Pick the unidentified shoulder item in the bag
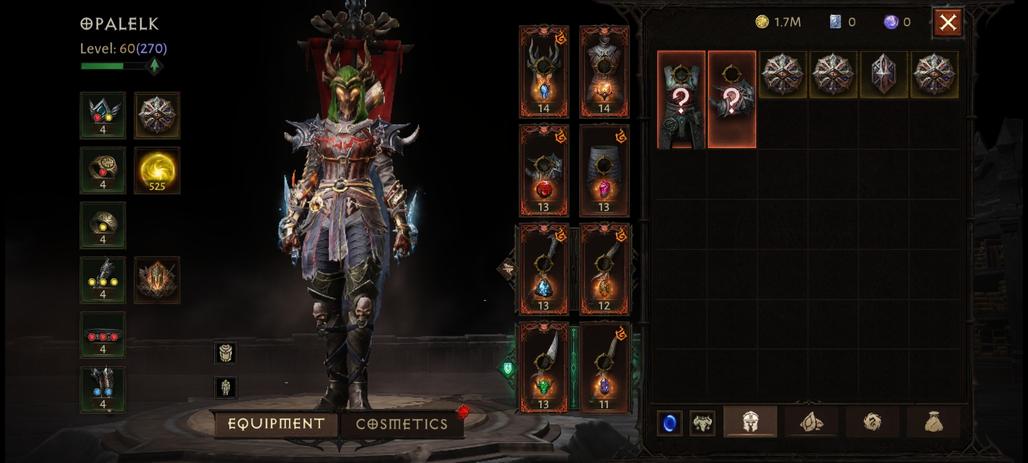Screen dimensions: 1028x463 pyautogui.click(x=732, y=99)
